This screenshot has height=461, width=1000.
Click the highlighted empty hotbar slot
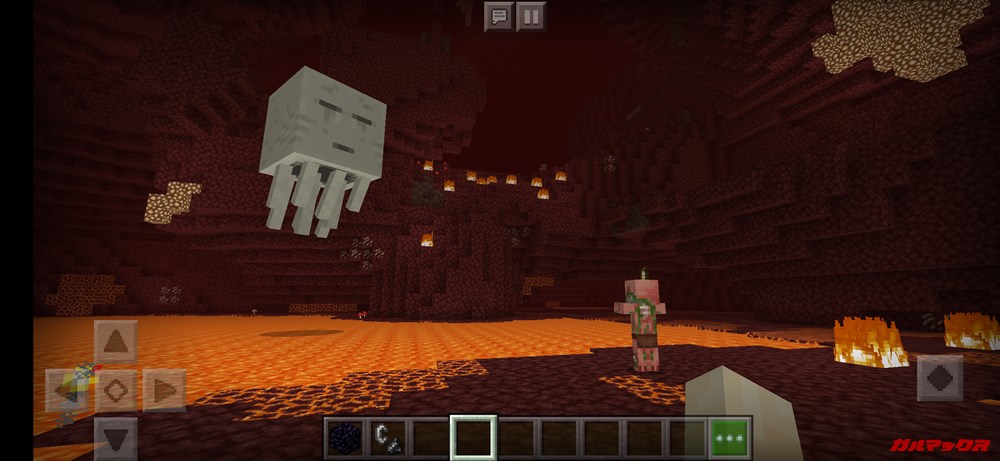[472, 438]
